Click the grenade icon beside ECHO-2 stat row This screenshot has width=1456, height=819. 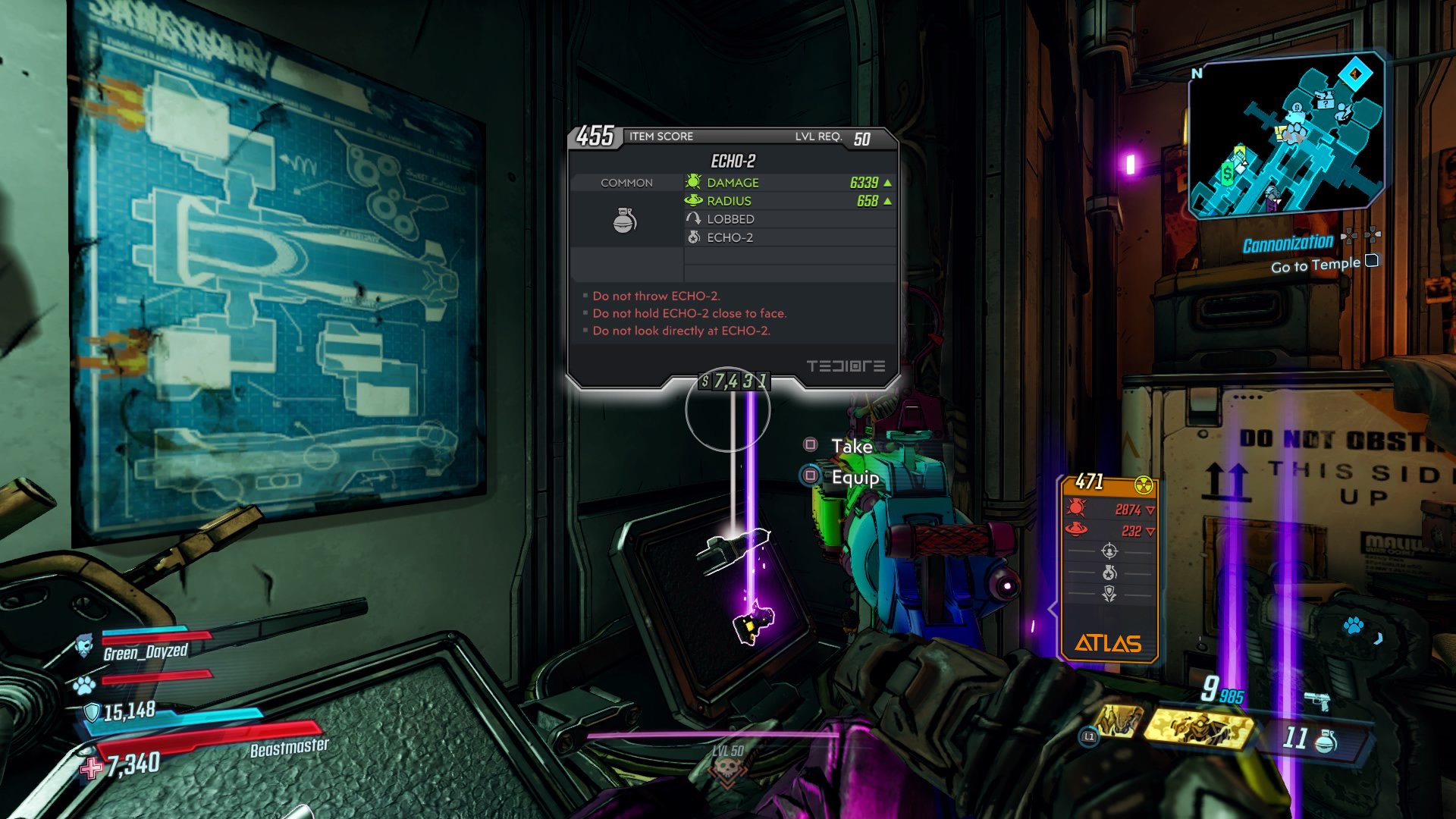coord(695,237)
